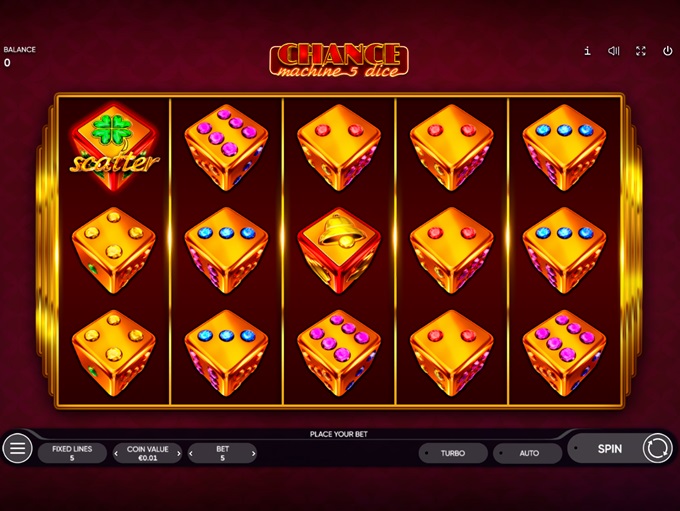This screenshot has height=511, width=680.
Task: Spin the reels with the SPIN button
Action: 610,449
